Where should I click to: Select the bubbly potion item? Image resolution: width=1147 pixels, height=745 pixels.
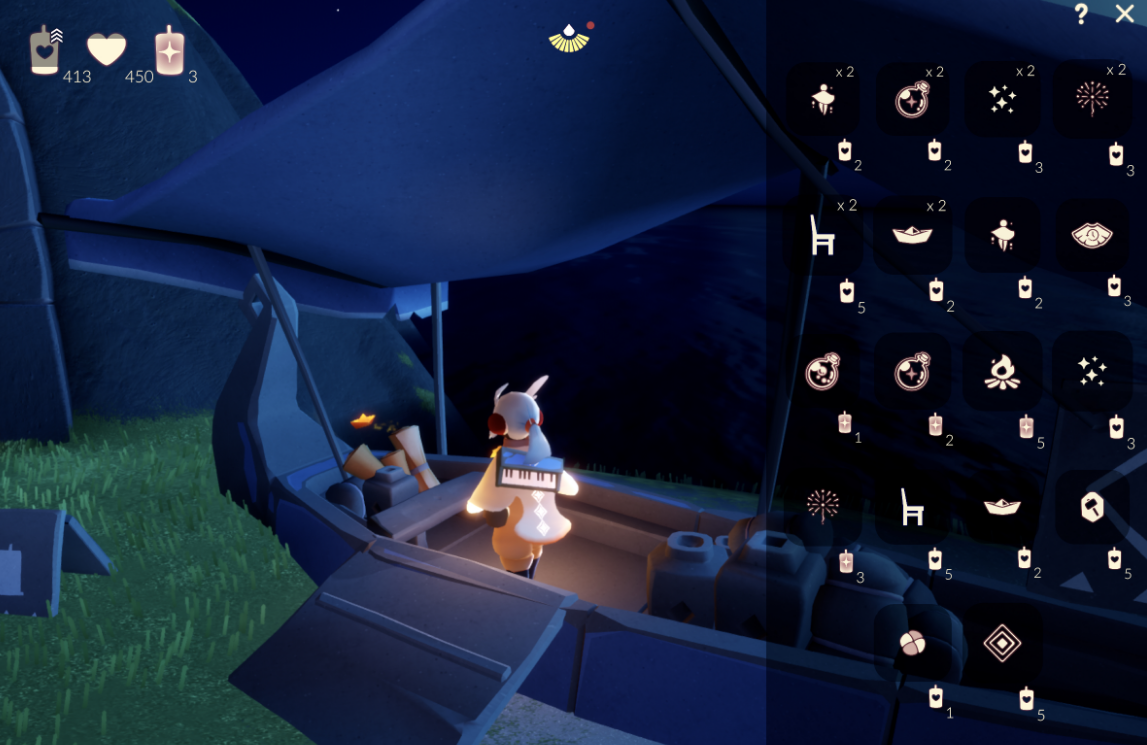(823, 371)
